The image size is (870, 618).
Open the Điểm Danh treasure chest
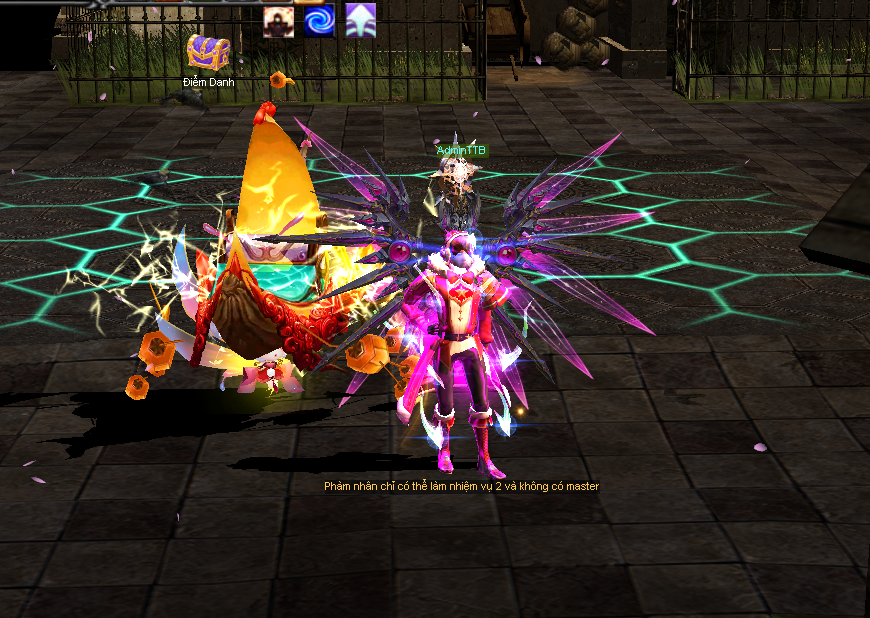[208, 54]
